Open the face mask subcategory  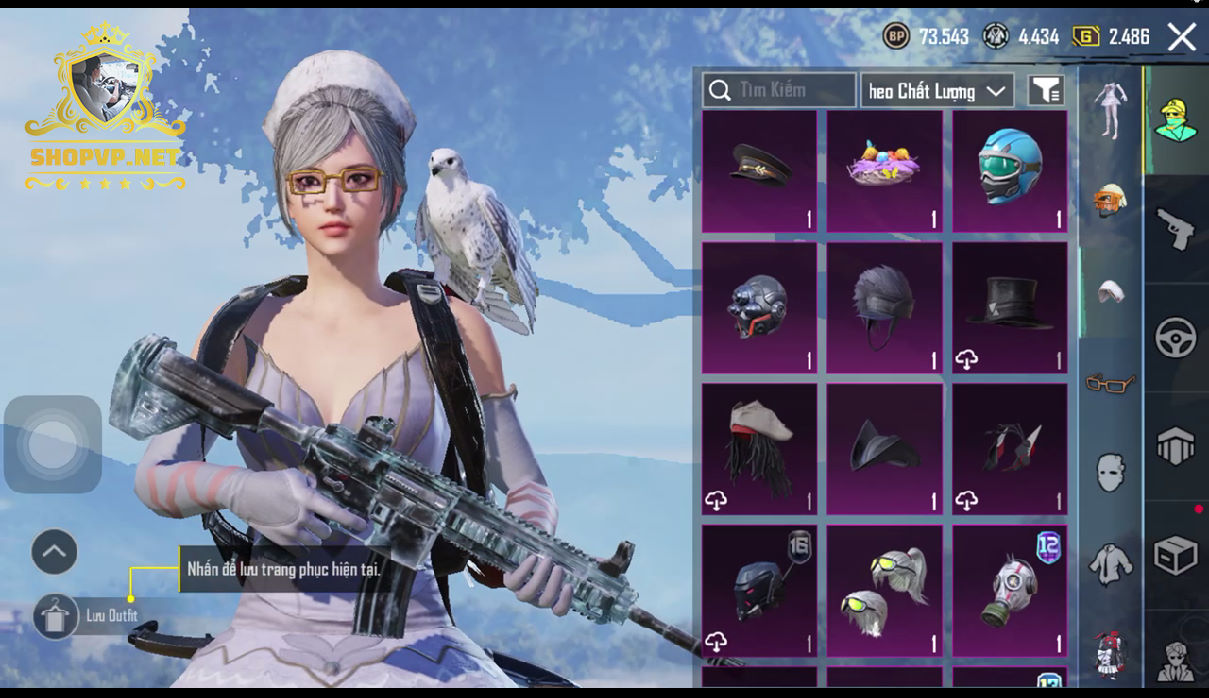[1110, 472]
